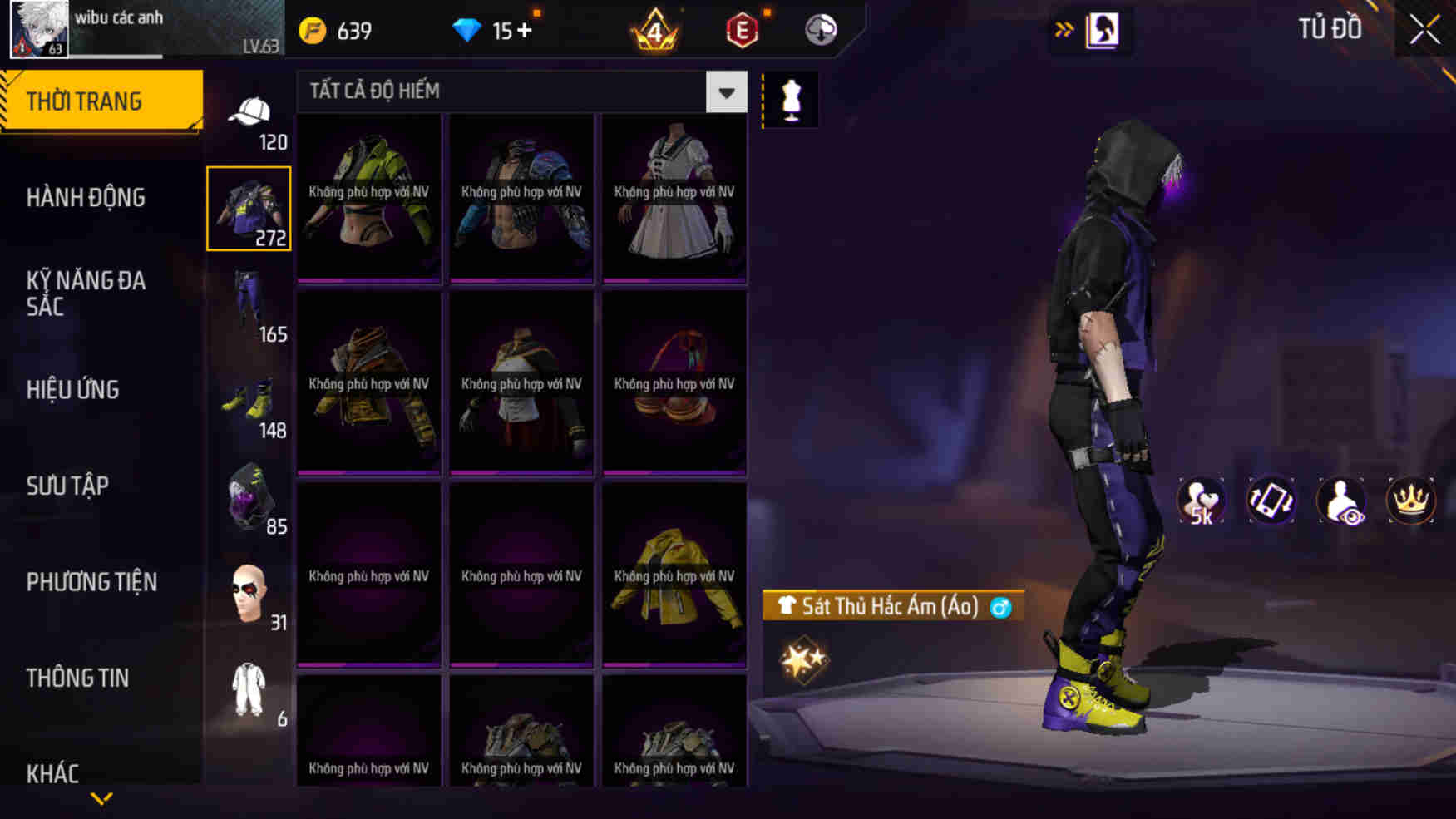
Task: Open the SƯU TẬP menu section
Action: (67, 486)
